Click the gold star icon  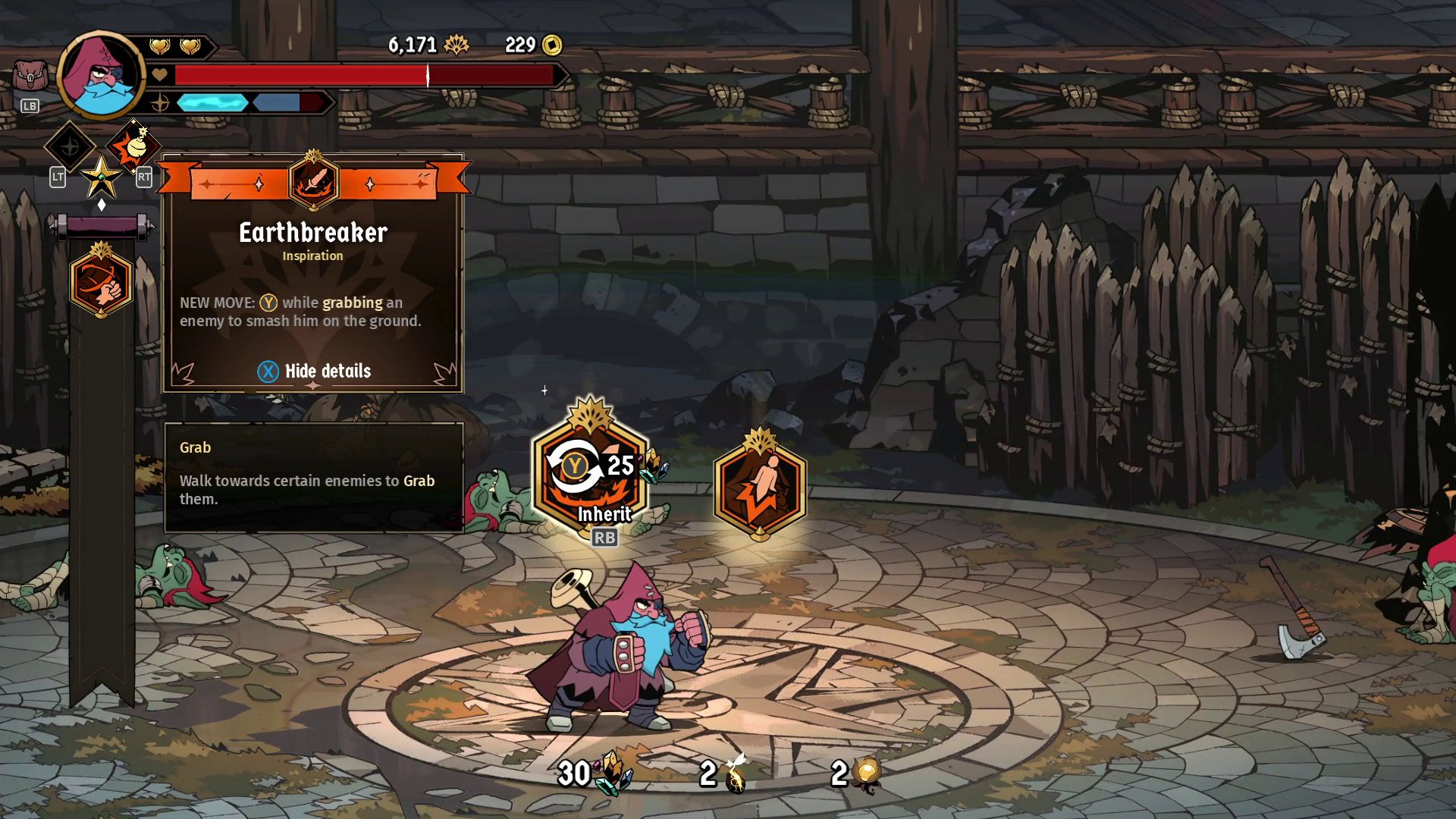pyautogui.click(x=101, y=178)
